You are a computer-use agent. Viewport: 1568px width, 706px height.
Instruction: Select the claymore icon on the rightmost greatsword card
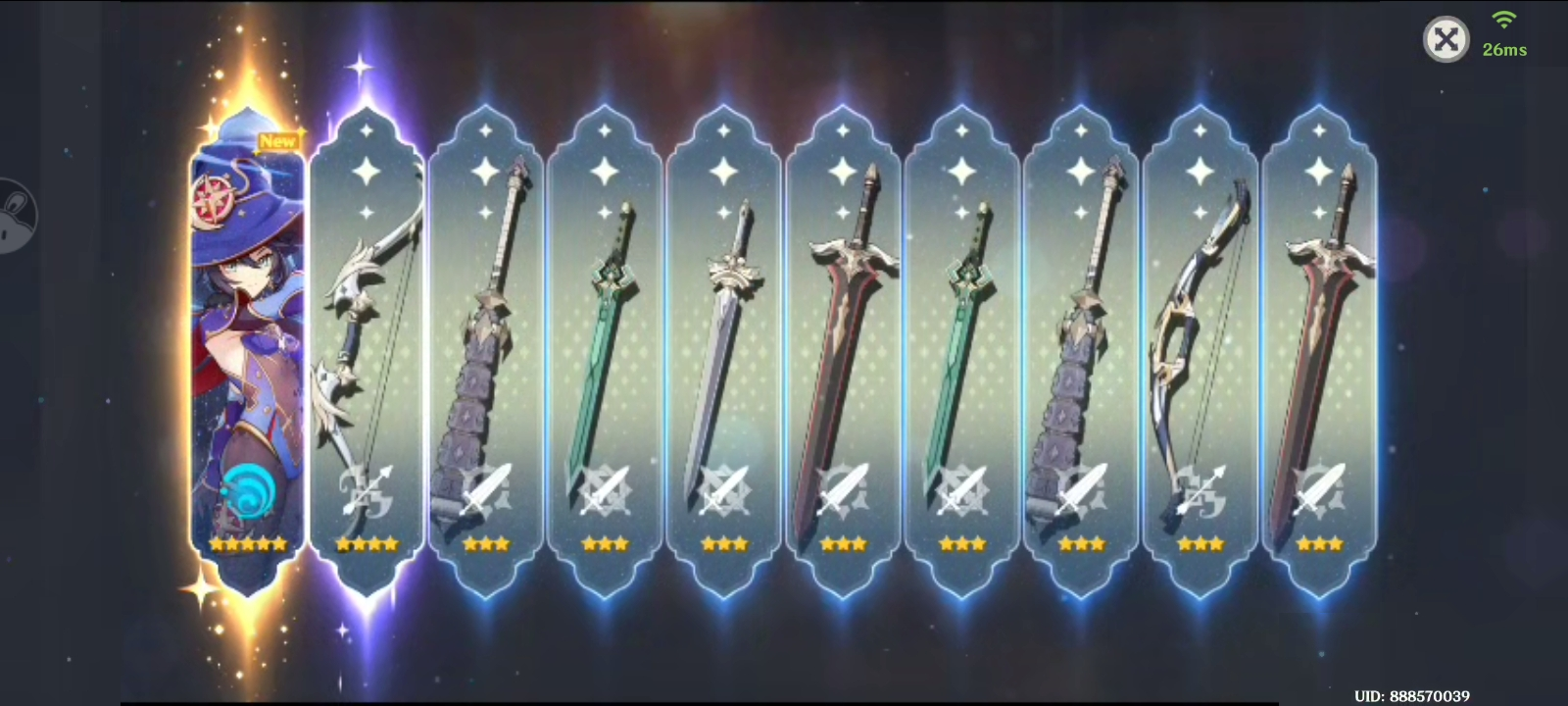pos(1323,490)
